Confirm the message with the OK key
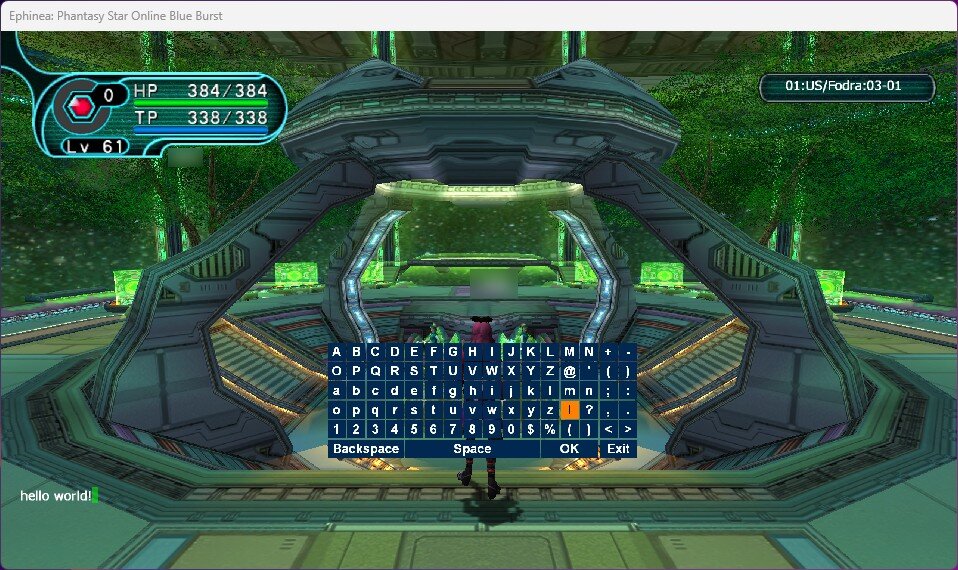Image resolution: width=958 pixels, height=570 pixels. (x=569, y=449)
